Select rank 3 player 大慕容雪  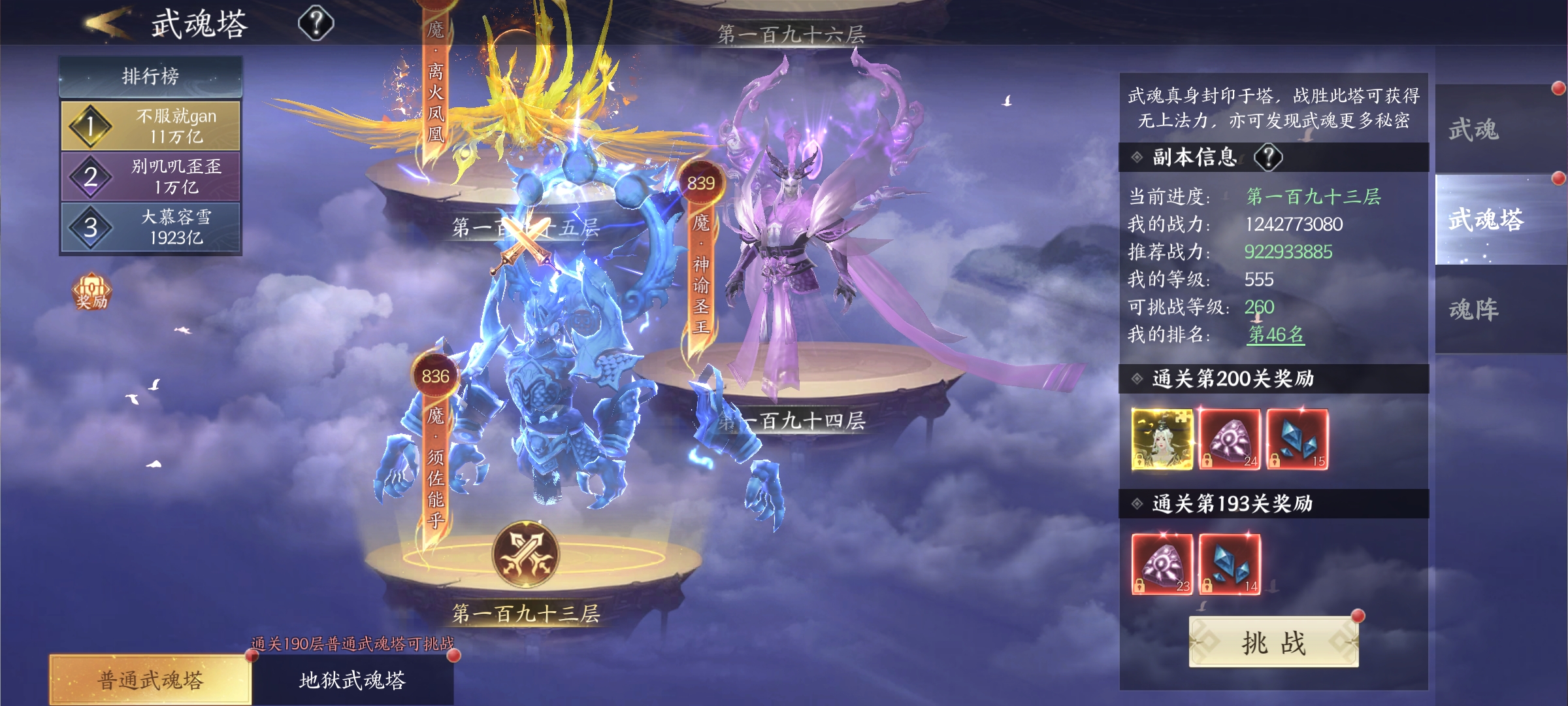click(150, 227)
